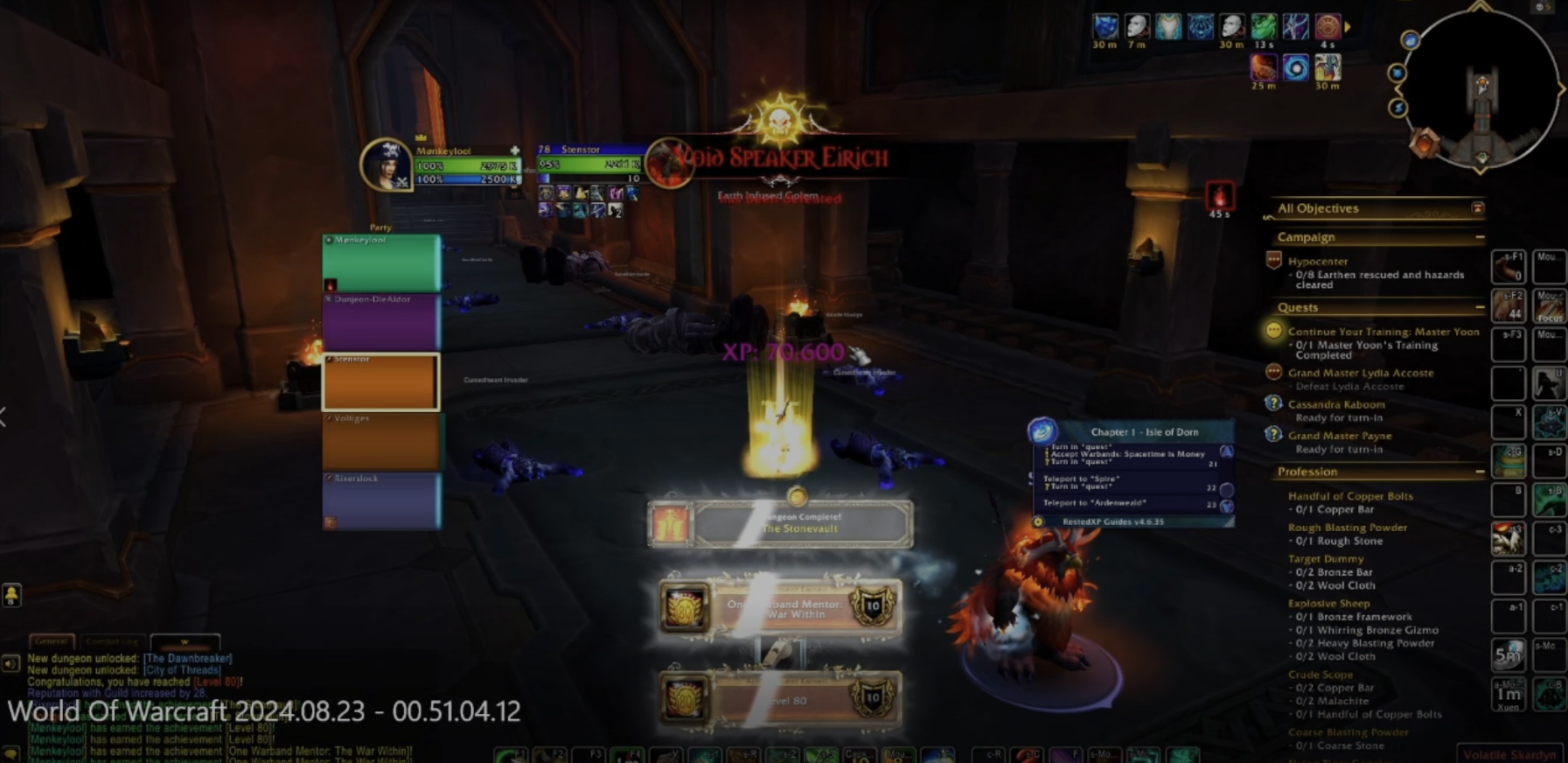Select the Continue Your Training: Master Yoon quest
The image size is (1568, 763).
click(1383, 332)
